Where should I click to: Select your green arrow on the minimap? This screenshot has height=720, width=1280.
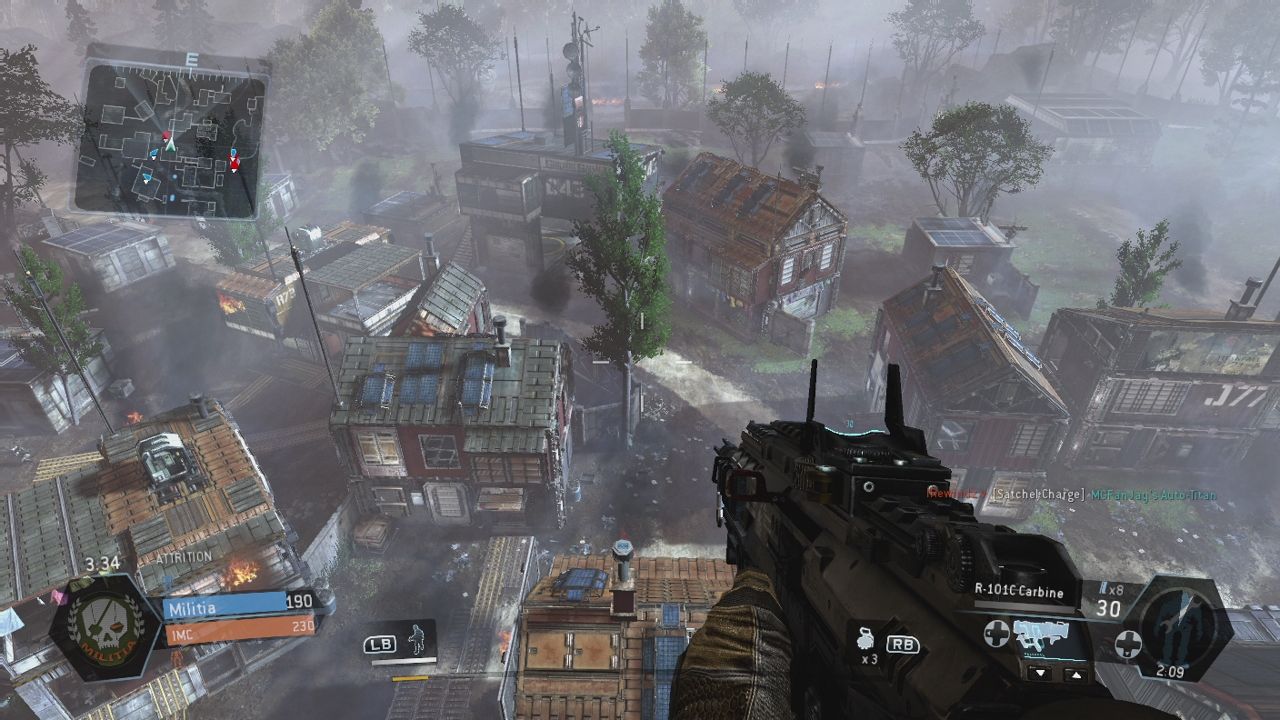[x=171, y=144]
